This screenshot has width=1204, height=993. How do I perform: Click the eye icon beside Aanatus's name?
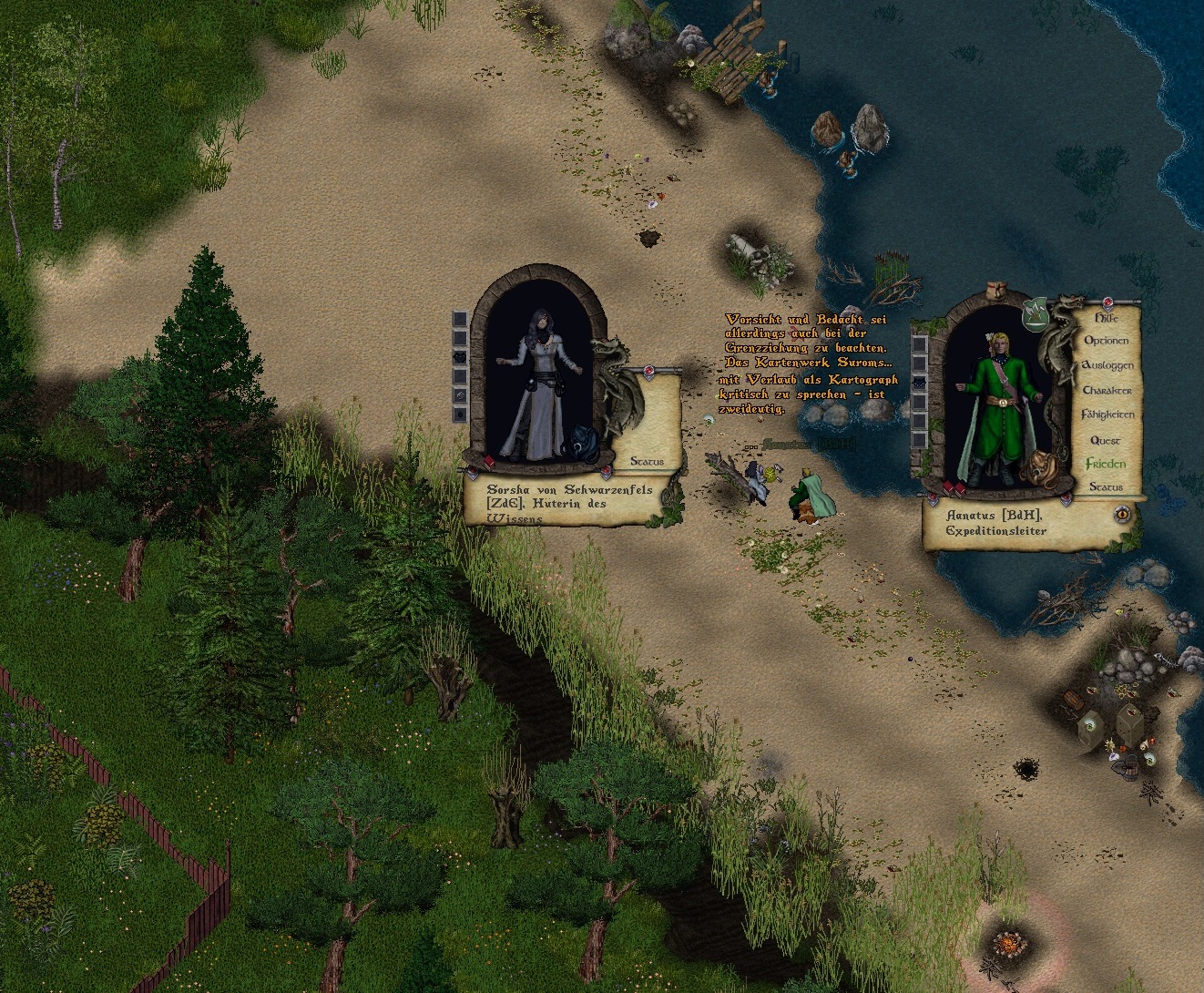tap(1124, 515)
